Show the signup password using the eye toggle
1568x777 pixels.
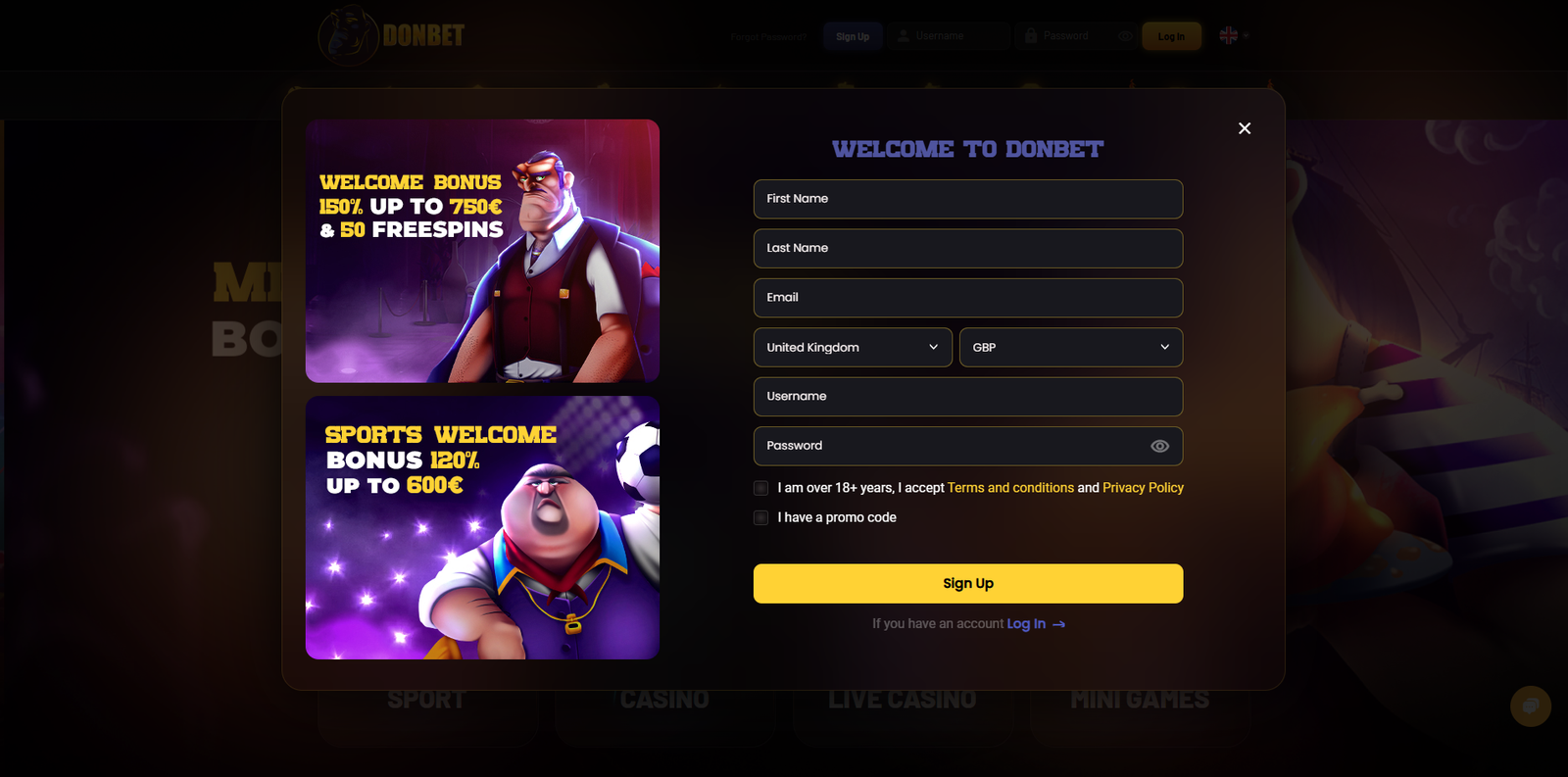tap(1159, 446)
